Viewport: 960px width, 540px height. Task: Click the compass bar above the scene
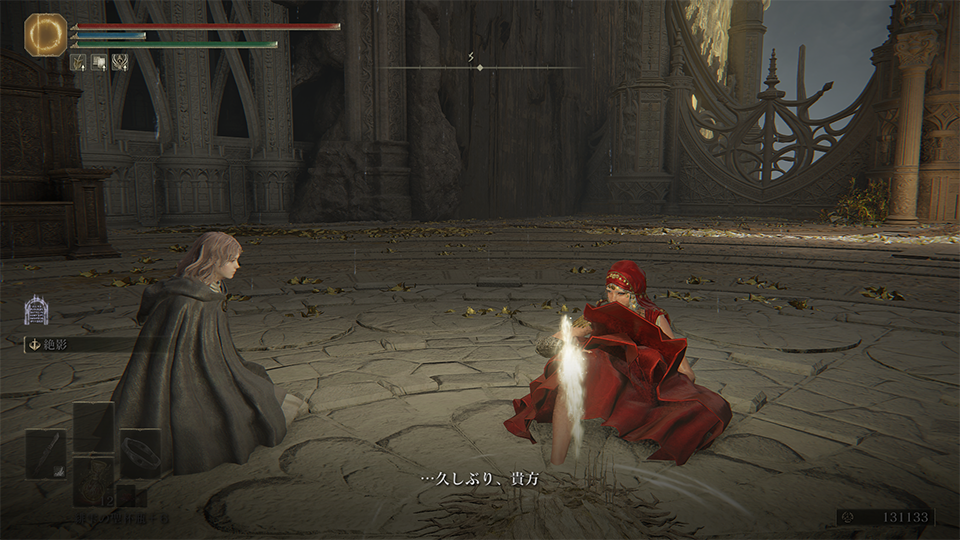(479, 67)
